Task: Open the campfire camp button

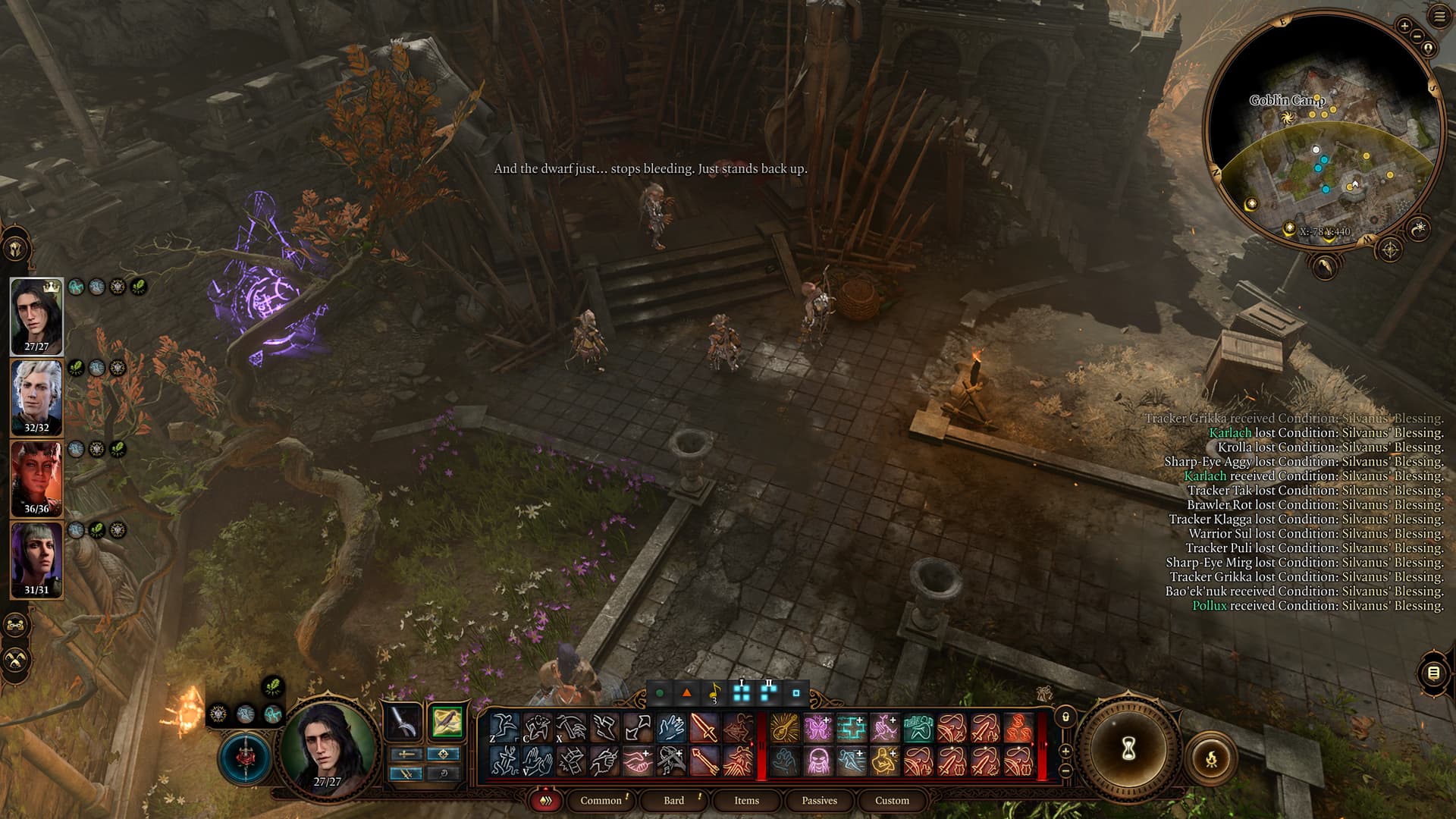Action: [x=1211, y=758]
